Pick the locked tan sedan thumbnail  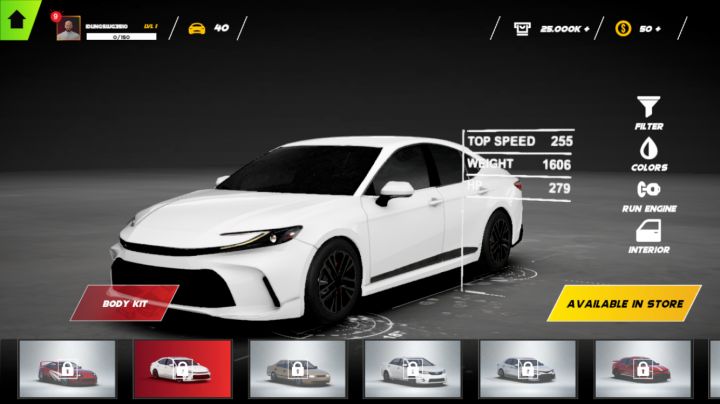pos(297,369)
